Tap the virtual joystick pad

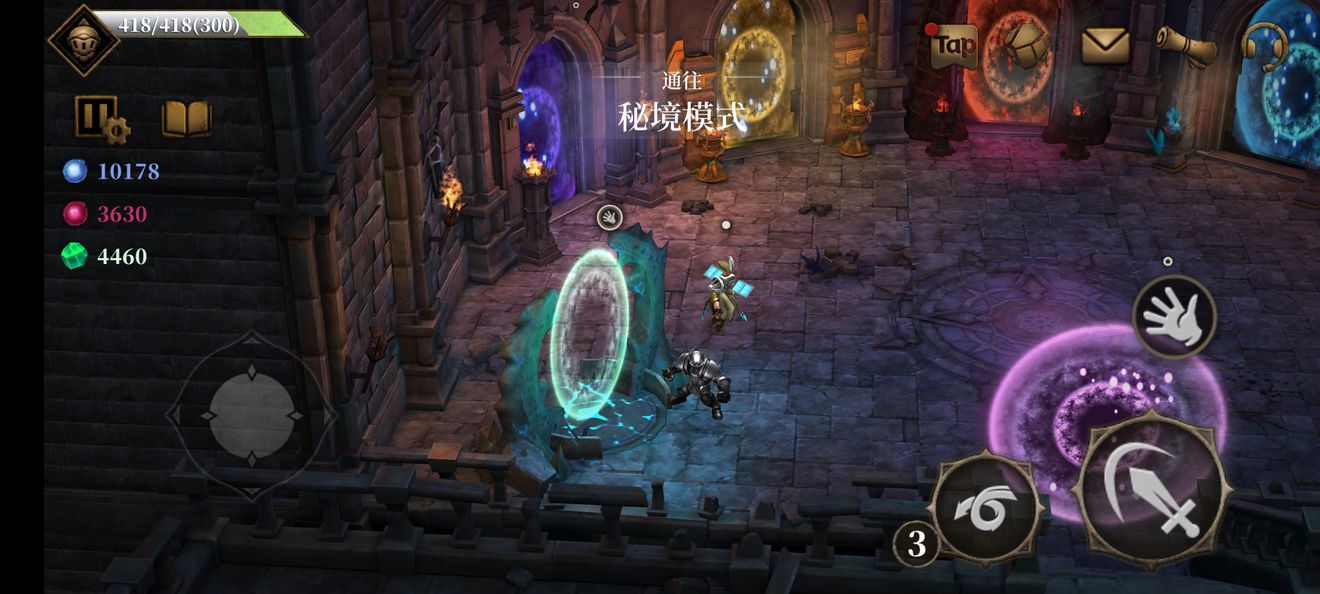click(252, 414)
